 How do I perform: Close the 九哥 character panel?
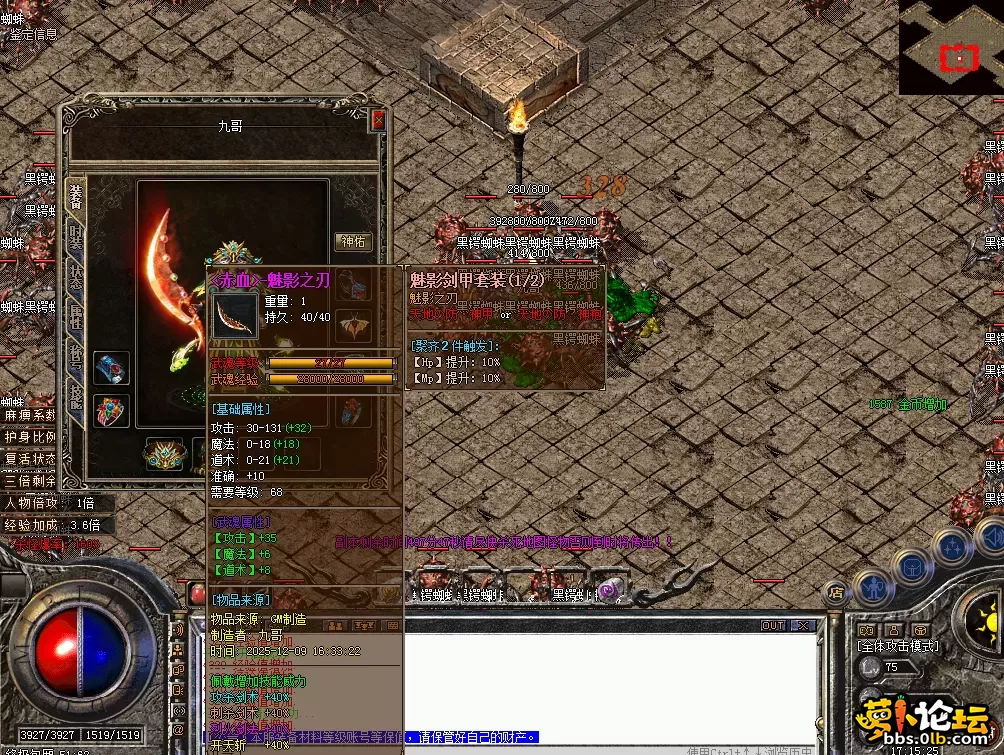(x=378, y=121)
